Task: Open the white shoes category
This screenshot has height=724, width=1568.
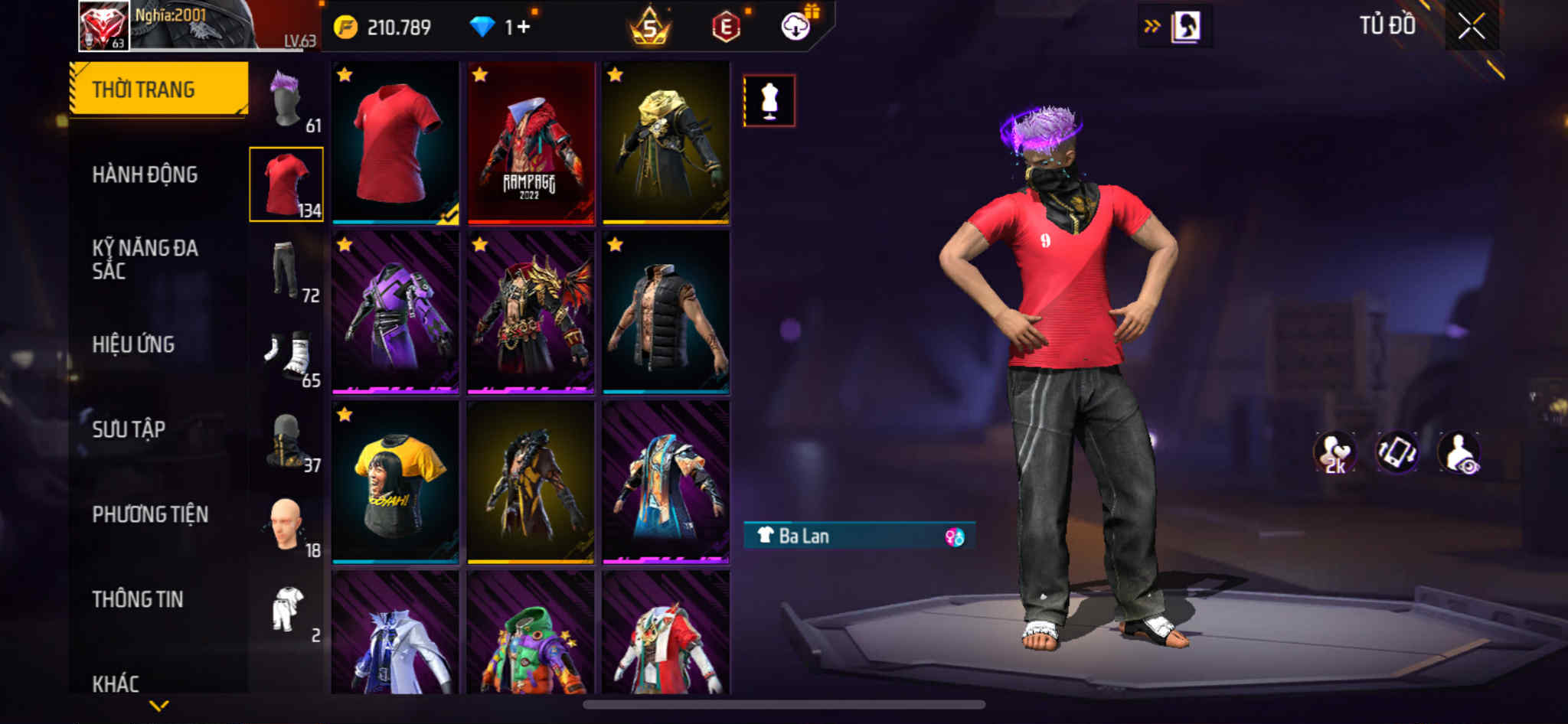Action: pos(287,356)
